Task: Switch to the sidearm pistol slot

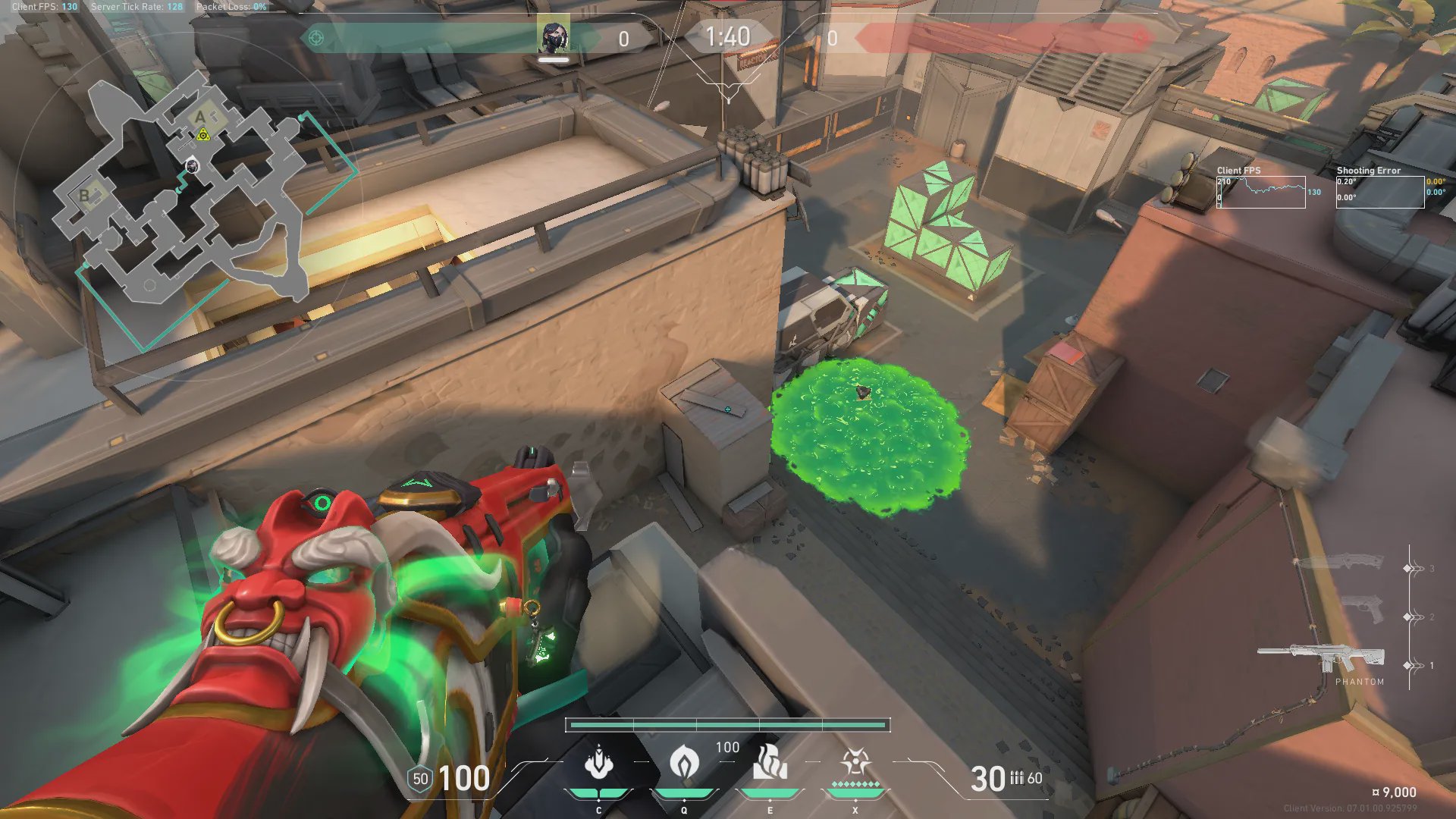Action: pos(1363,609)
